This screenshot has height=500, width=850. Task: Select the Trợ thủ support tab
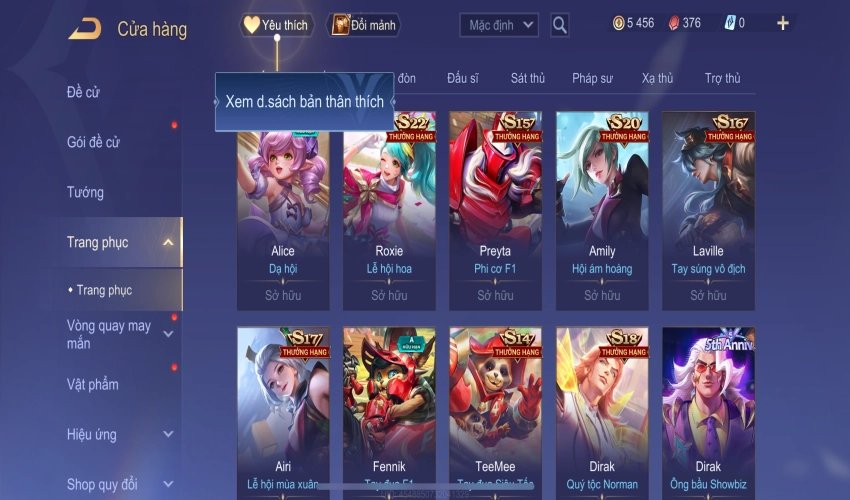tap(722, 78)
